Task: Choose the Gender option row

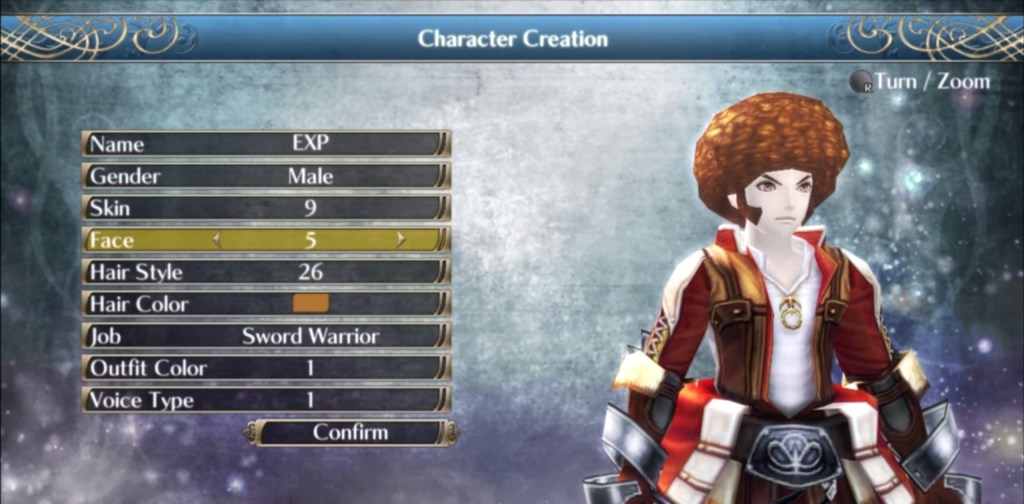Action: click(265, 176)
